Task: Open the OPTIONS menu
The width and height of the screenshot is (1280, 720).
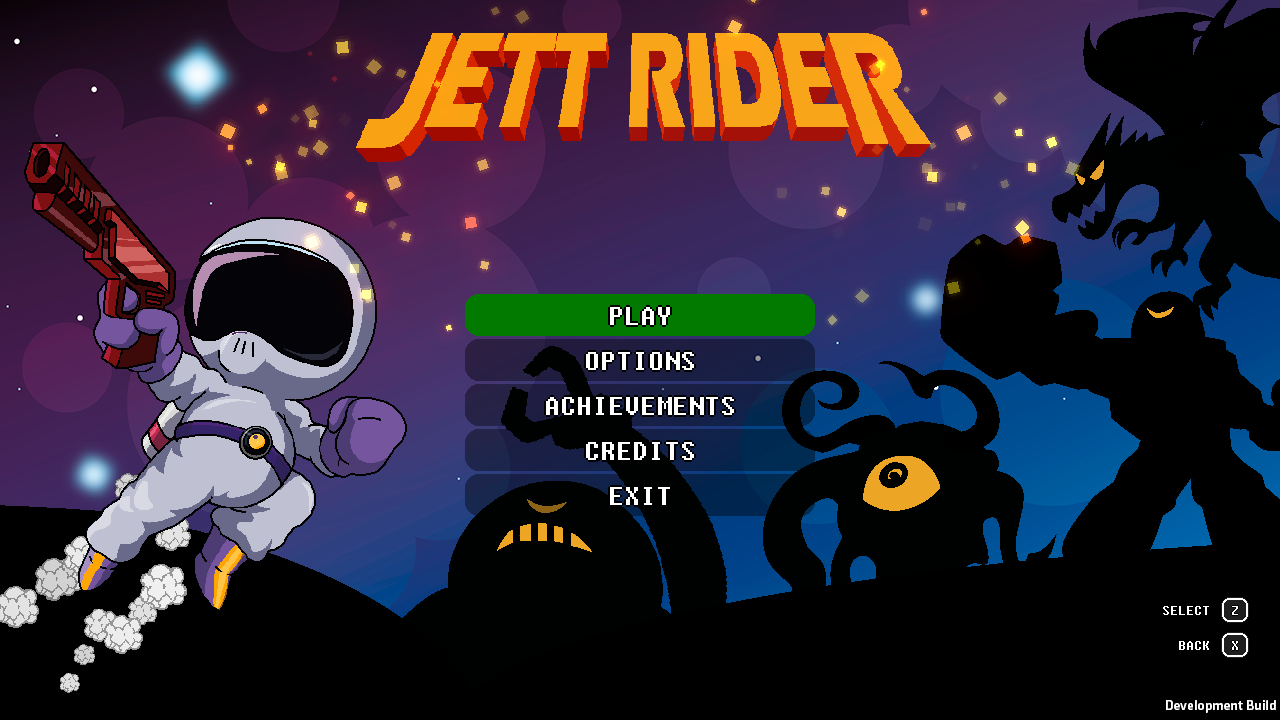Action: click(638, 361)
